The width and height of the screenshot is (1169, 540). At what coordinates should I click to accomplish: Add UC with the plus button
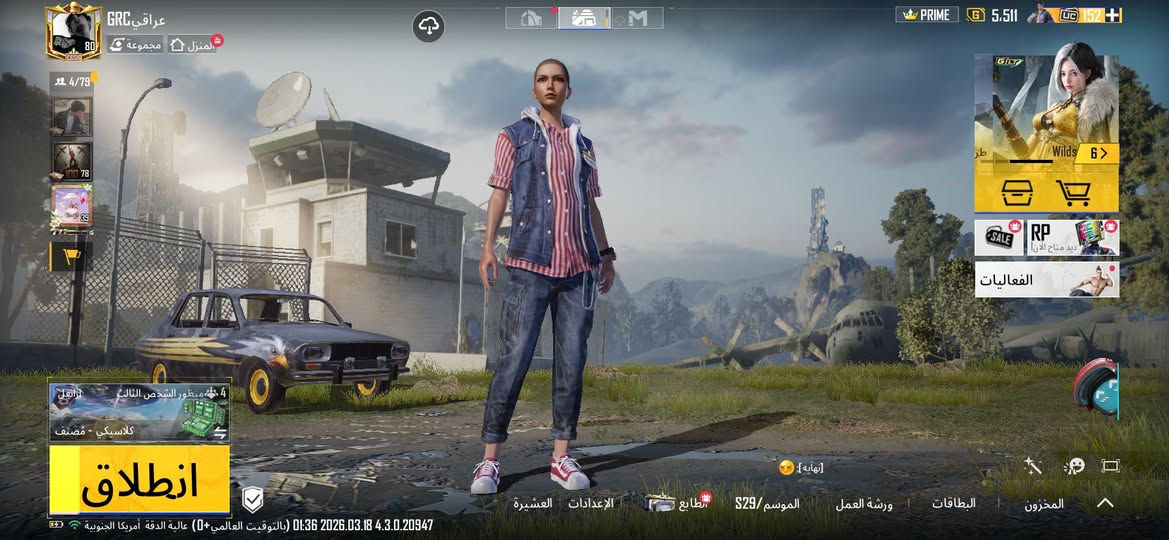(1112, 15)
